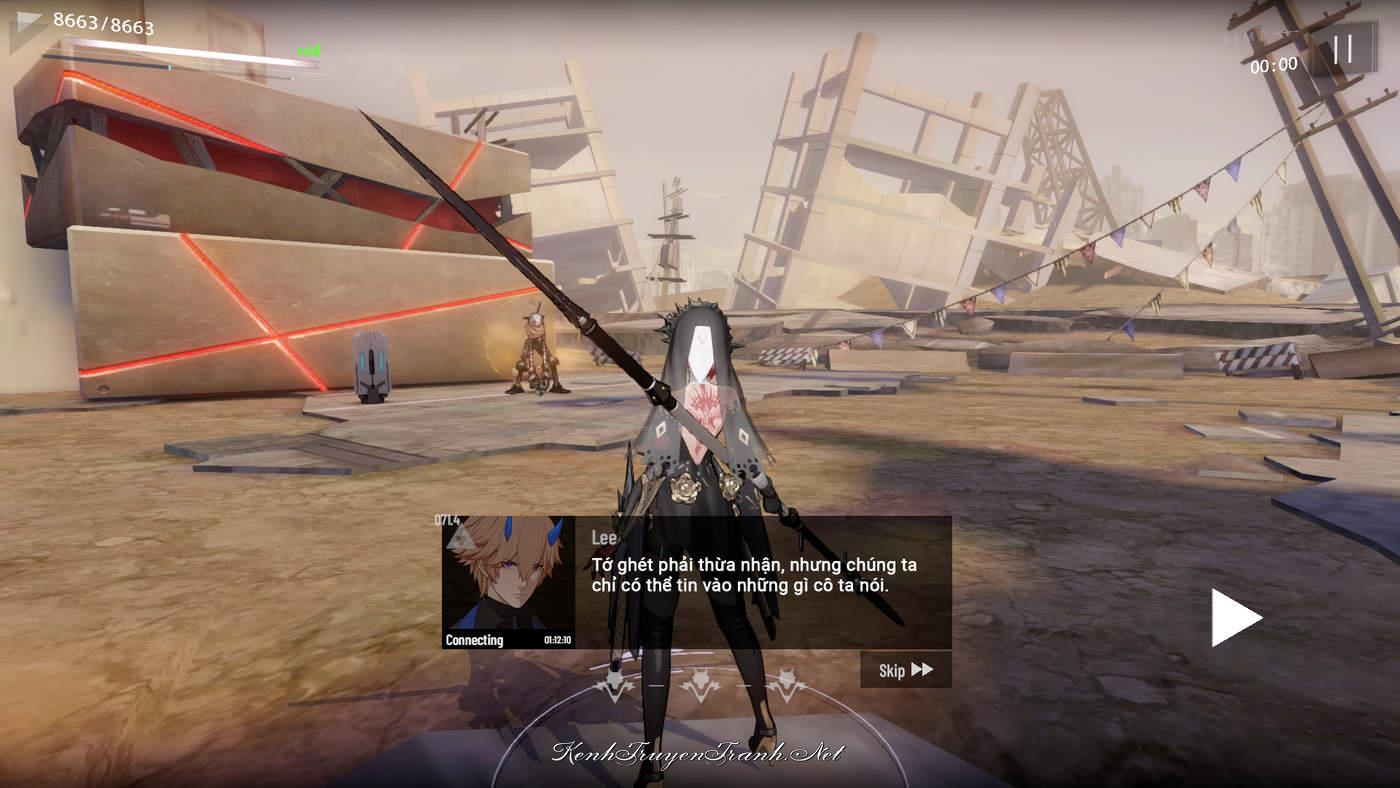This screenshot has width=1400, height=788.
Task: Skip the dialogue with Lee
Action: (x=905, y=670)
